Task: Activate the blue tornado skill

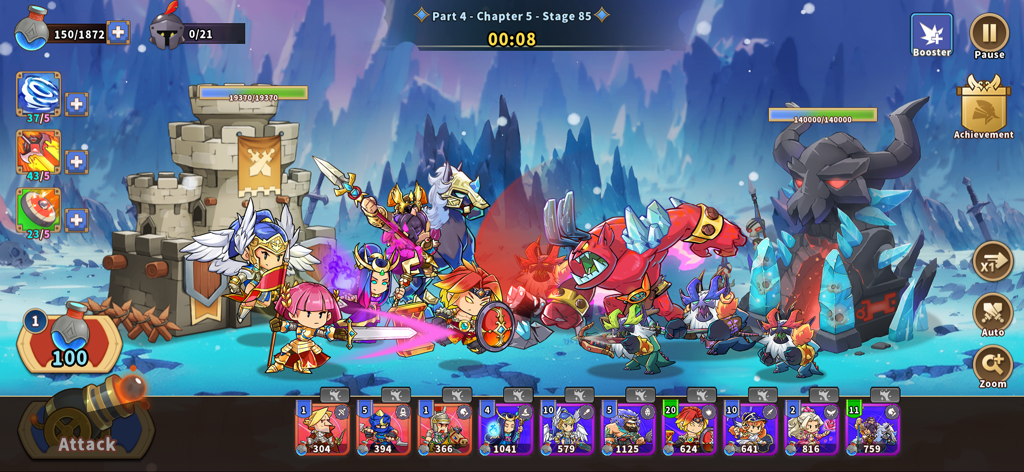Action: (x=38, y=94)
